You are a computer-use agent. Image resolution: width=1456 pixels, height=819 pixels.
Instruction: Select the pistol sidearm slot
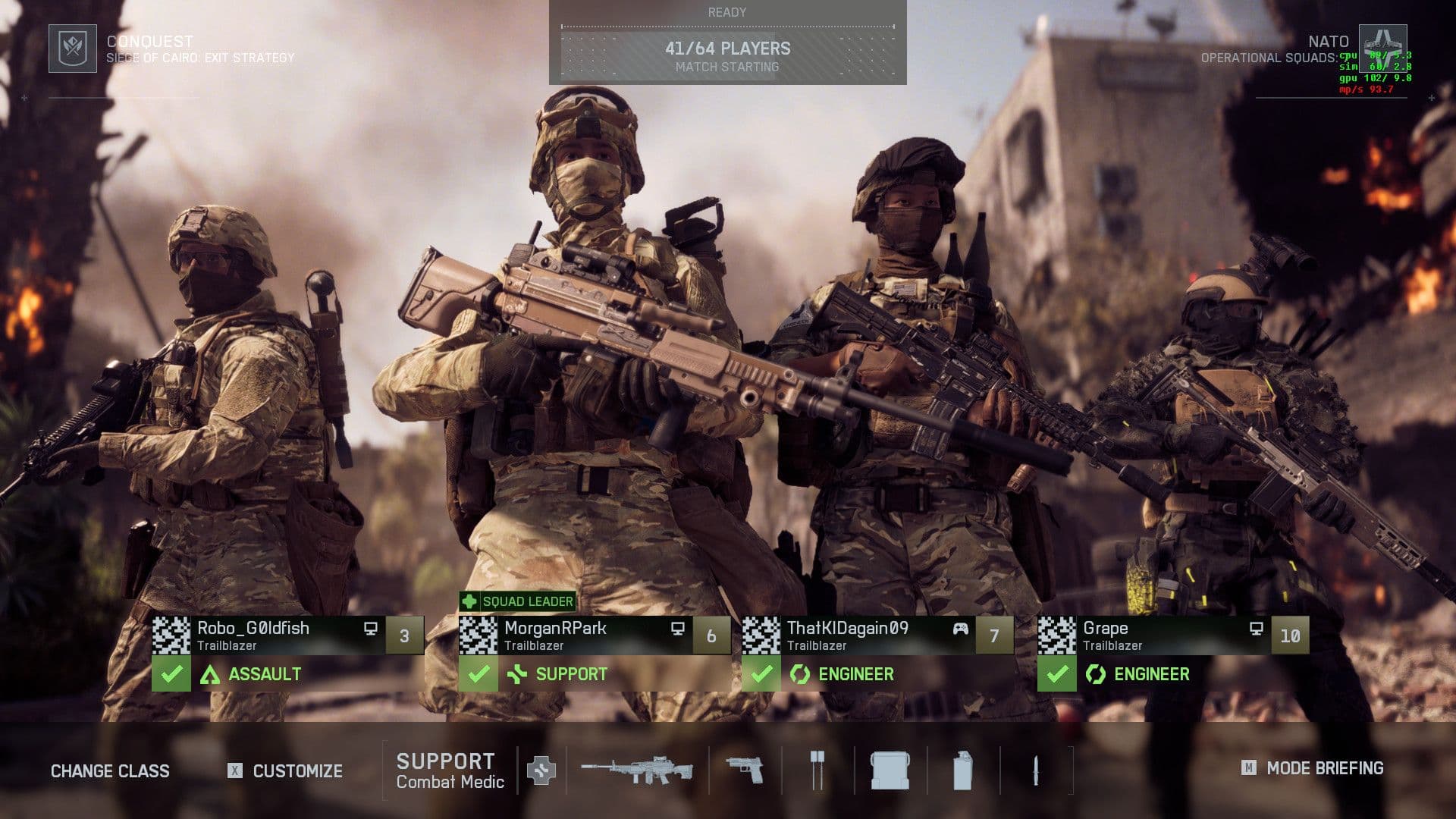[x=745, y=770]
